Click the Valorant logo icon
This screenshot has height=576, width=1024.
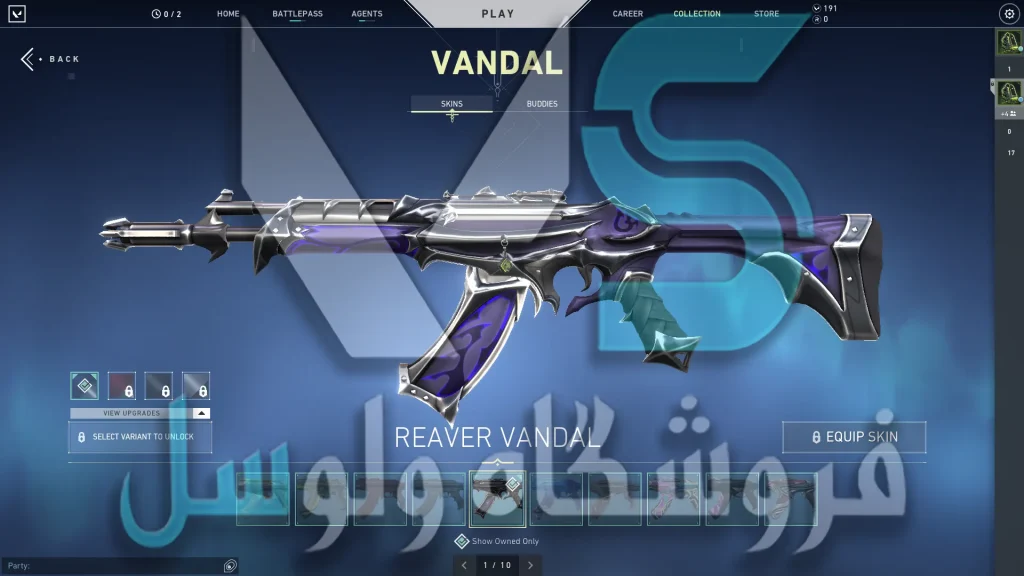(17, 14)
